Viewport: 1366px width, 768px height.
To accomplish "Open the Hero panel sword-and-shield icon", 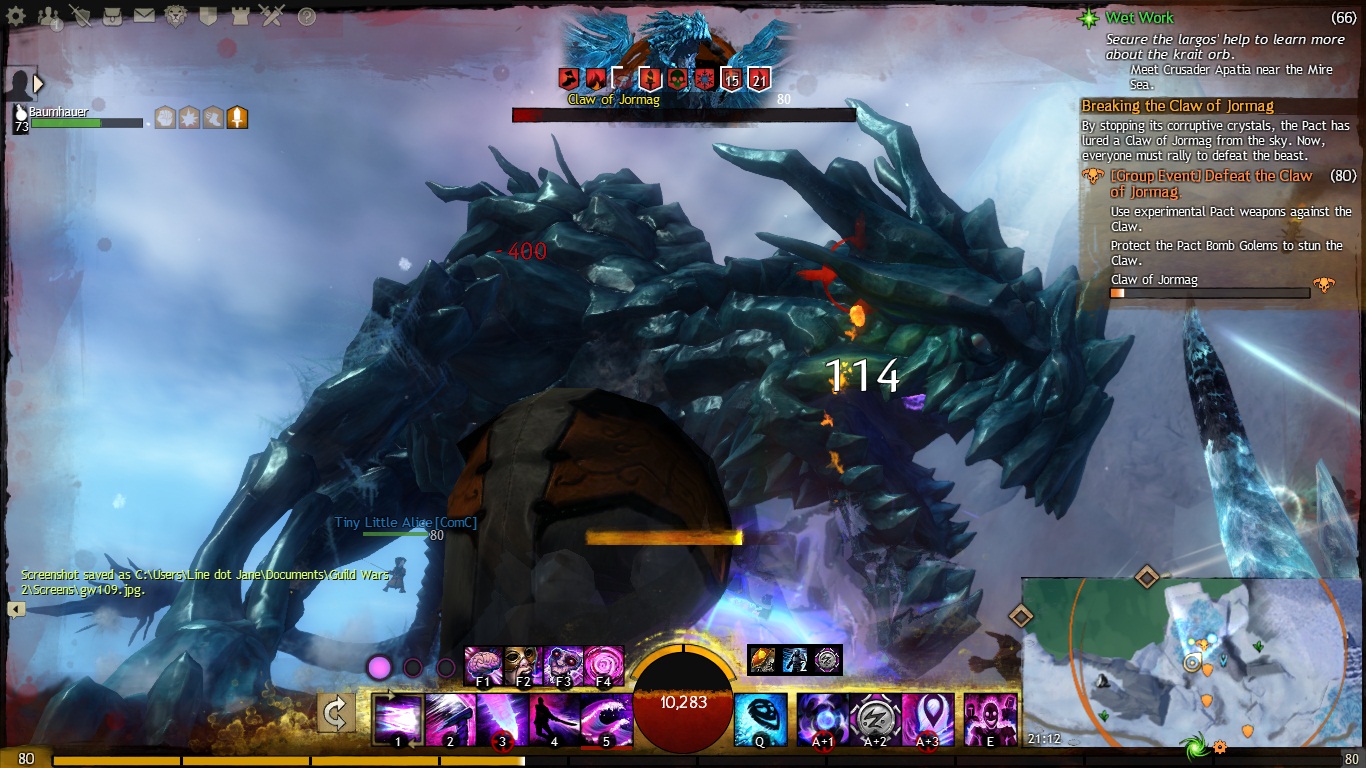I will pyautogui.click(x=81, y=16).
